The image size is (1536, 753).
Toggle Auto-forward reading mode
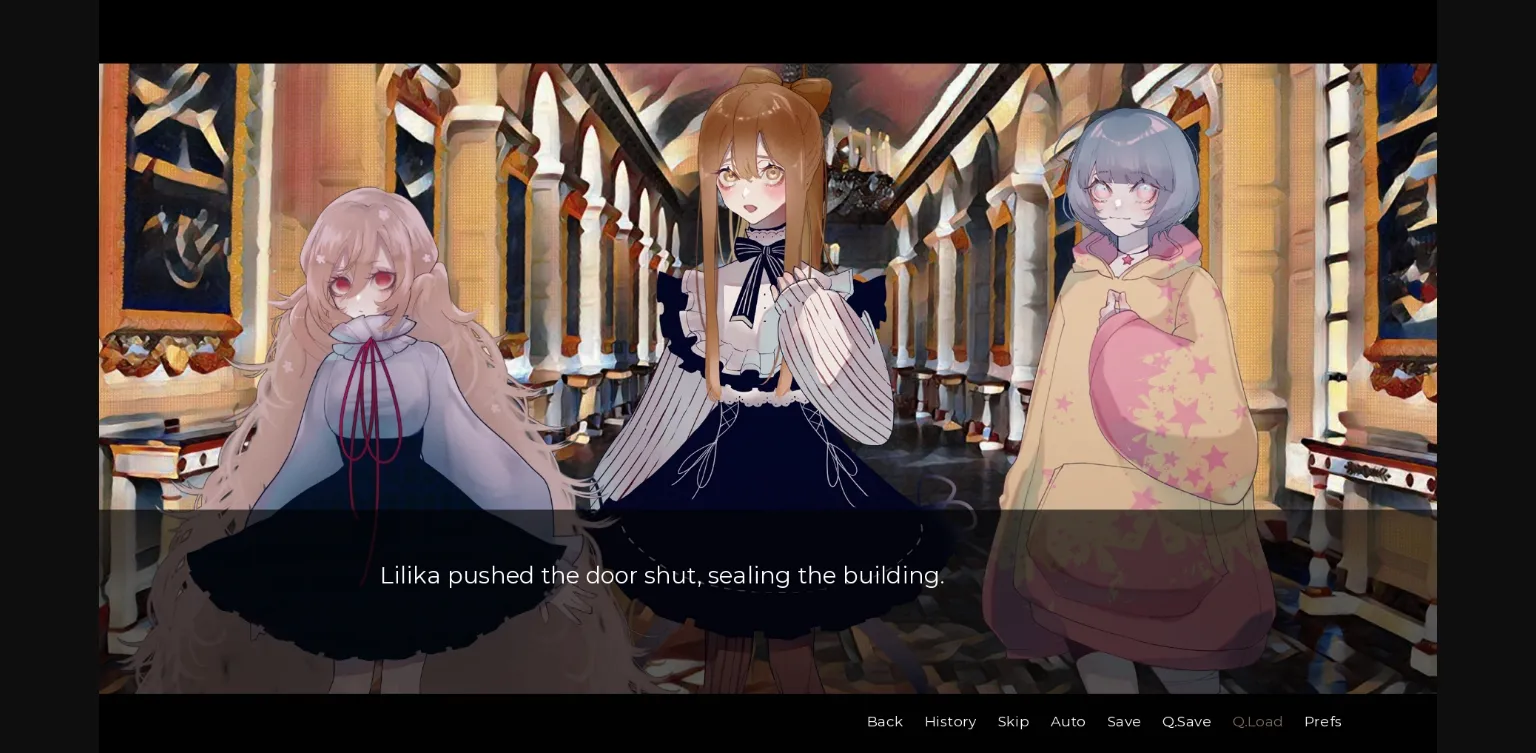point(1068,721)
